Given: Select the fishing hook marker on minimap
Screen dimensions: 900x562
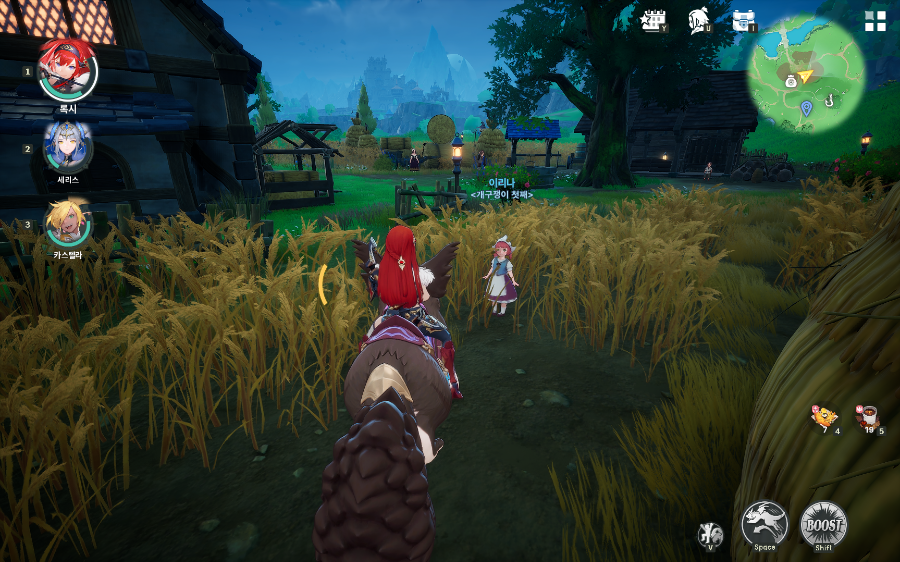Looking at the screenshot, I should (829, 98).
